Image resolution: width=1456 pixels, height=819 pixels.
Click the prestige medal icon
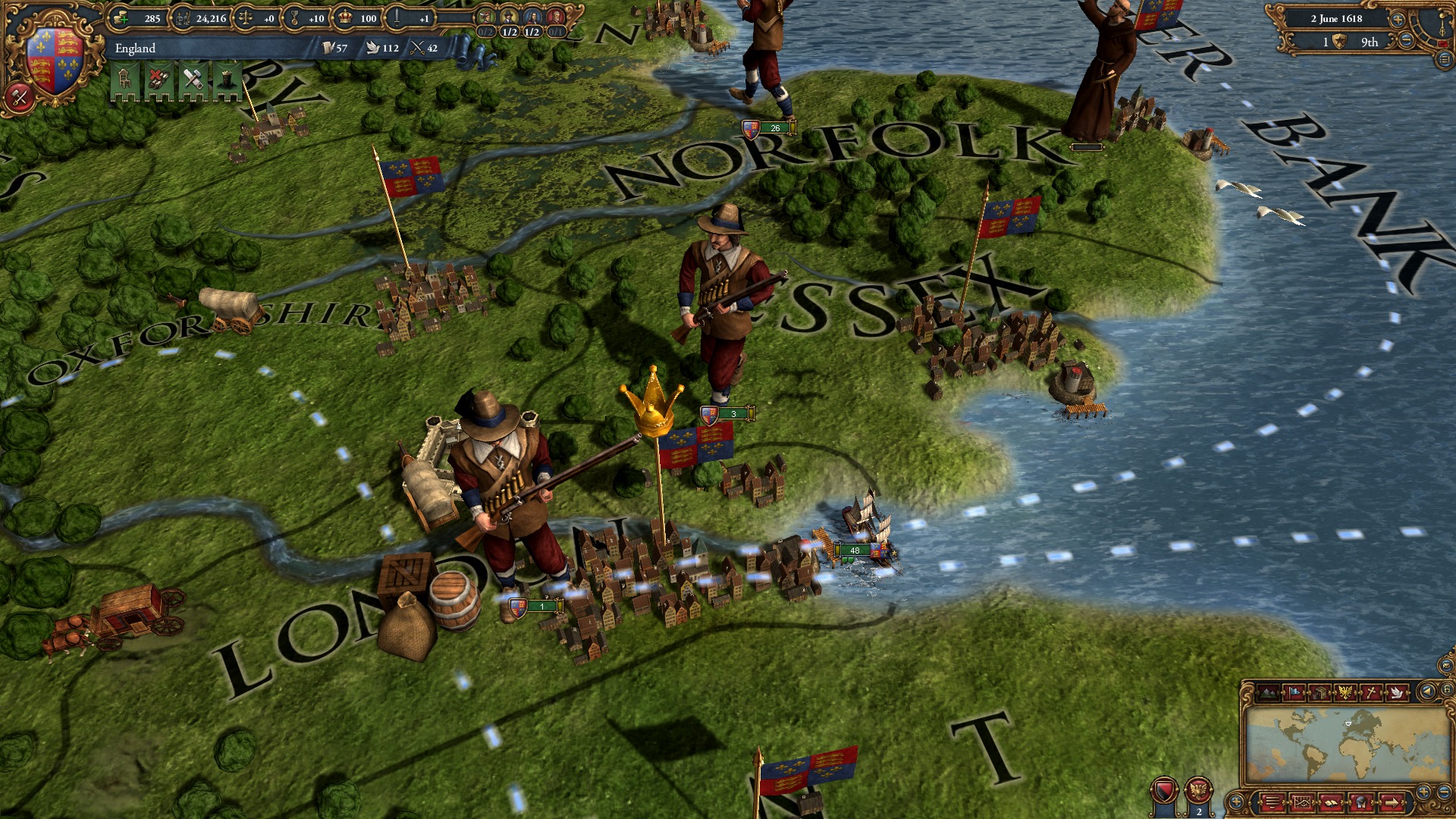coord(296,18)
